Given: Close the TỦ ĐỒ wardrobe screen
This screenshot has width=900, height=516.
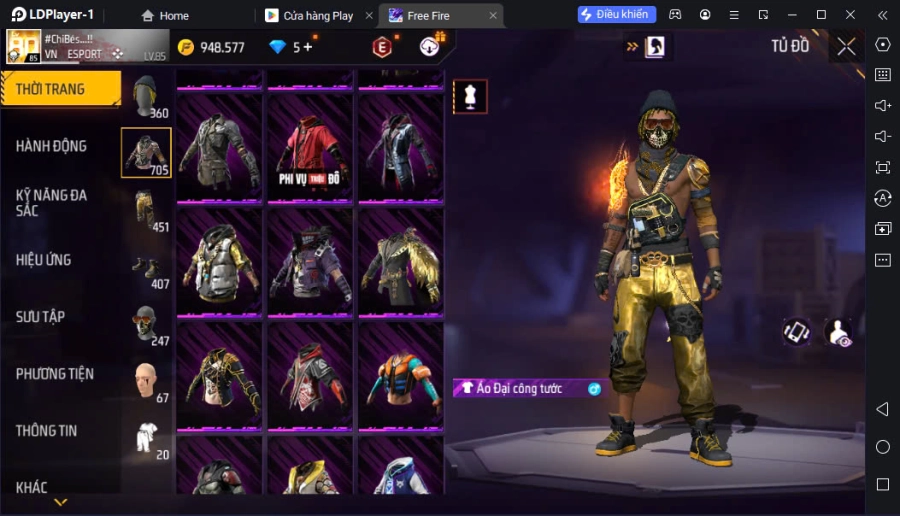Looking at the screenshot, I should click(846, 46).
